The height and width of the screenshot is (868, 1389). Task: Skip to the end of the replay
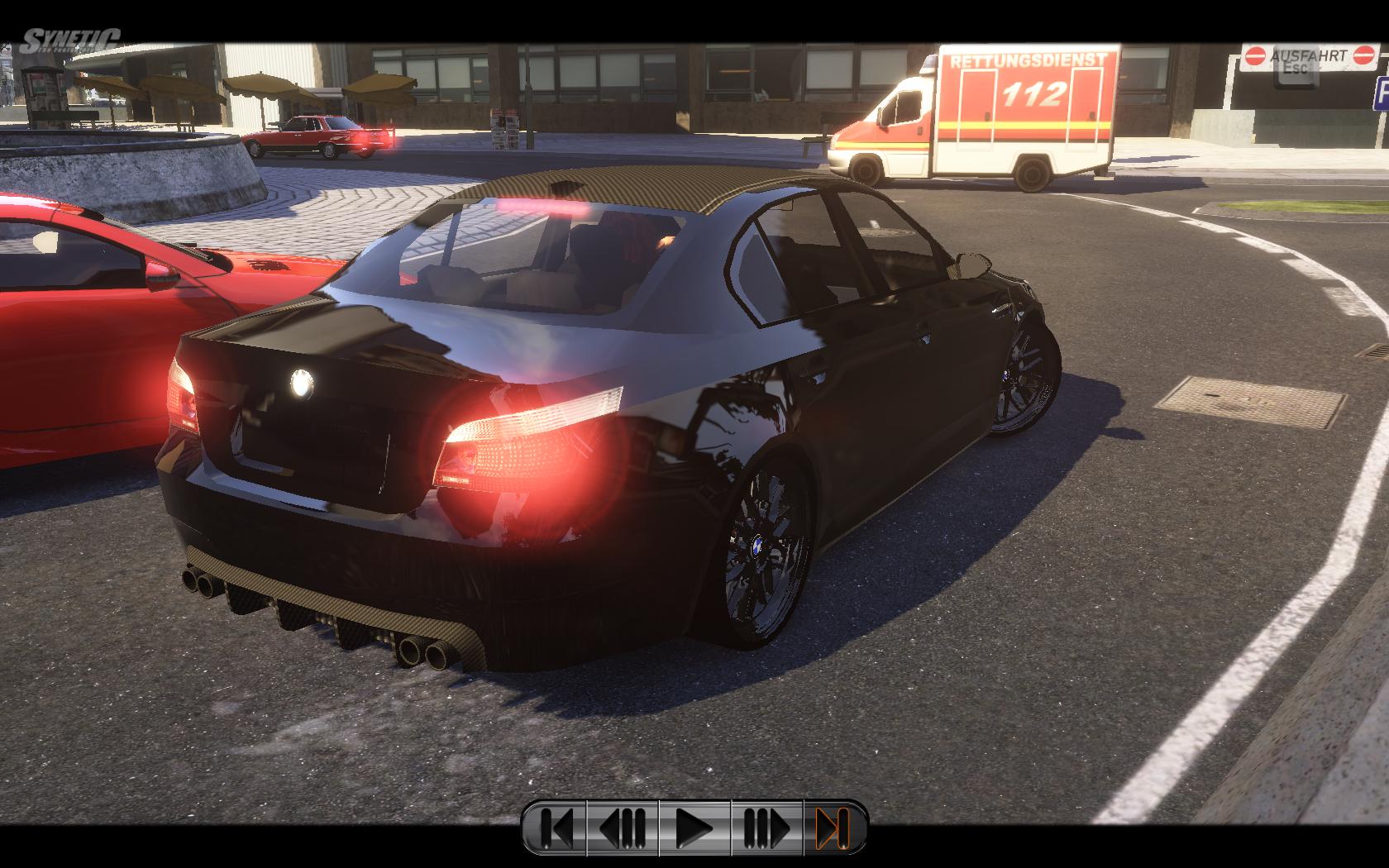click(x=833, y=827)
